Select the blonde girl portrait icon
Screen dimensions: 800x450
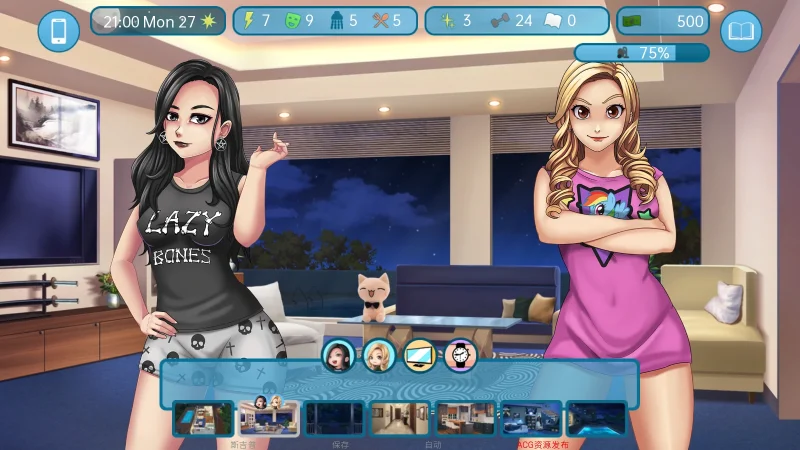pyautogui.click(x=378, y=354)
